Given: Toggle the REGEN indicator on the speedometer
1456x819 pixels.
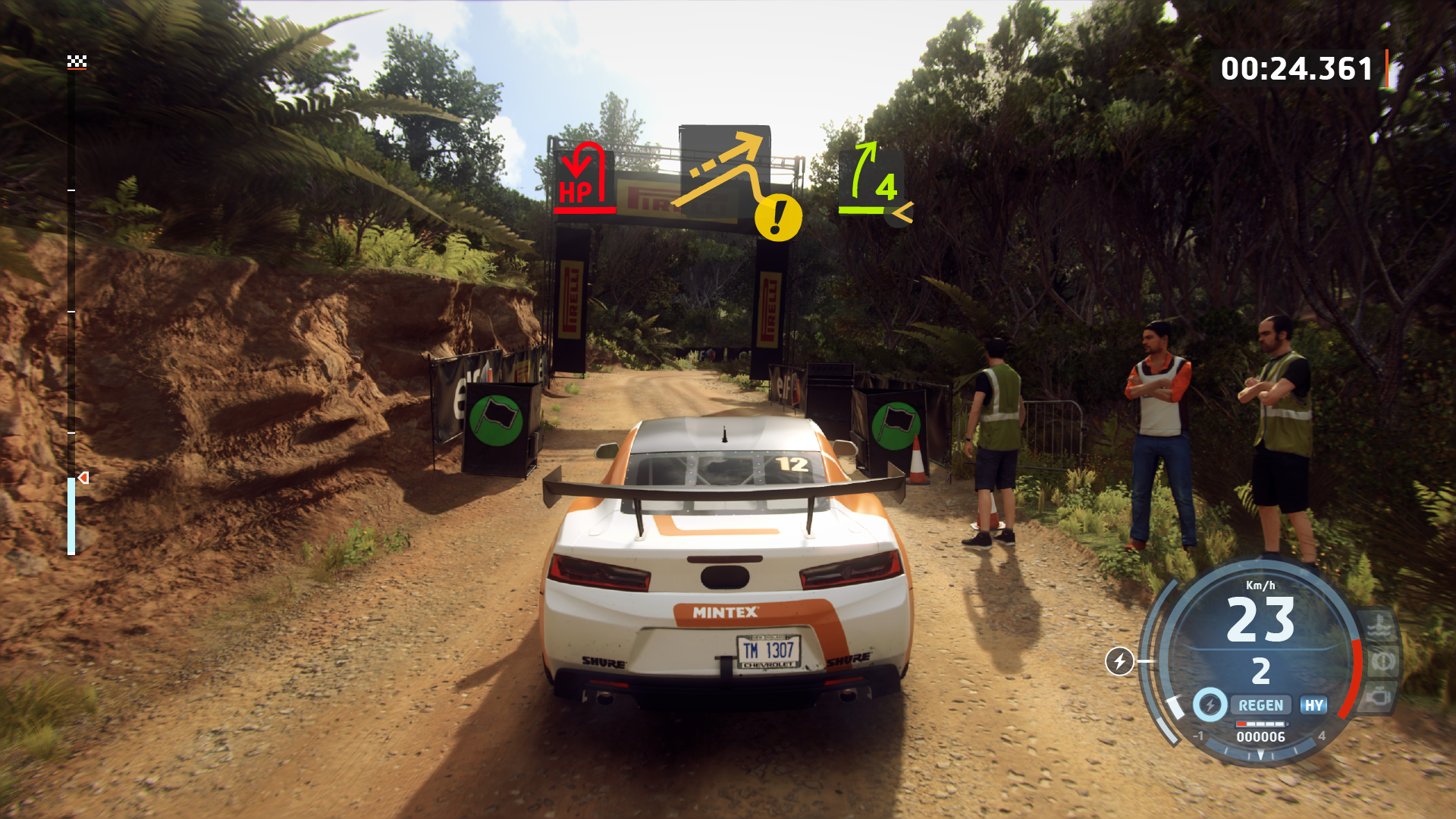Looking at the screenshot, I should pos(1260,705).
